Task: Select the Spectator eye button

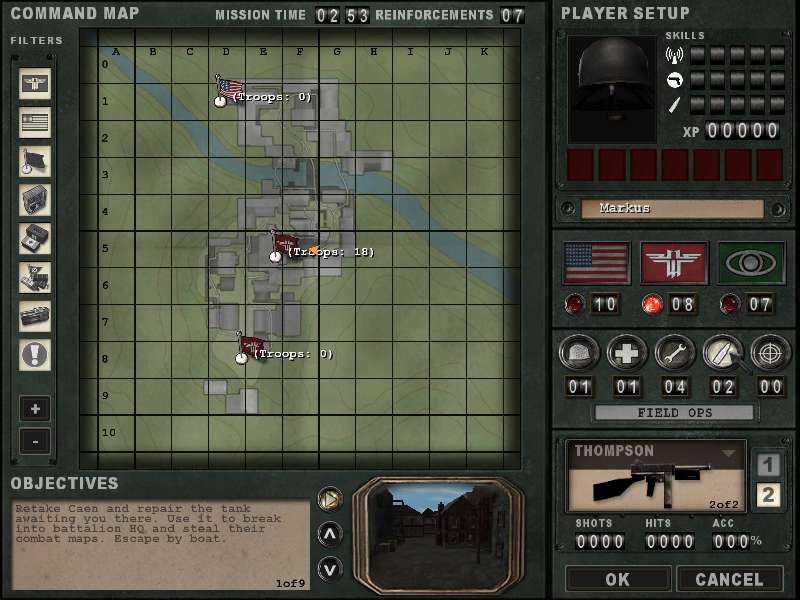Action: pos(751,263)
